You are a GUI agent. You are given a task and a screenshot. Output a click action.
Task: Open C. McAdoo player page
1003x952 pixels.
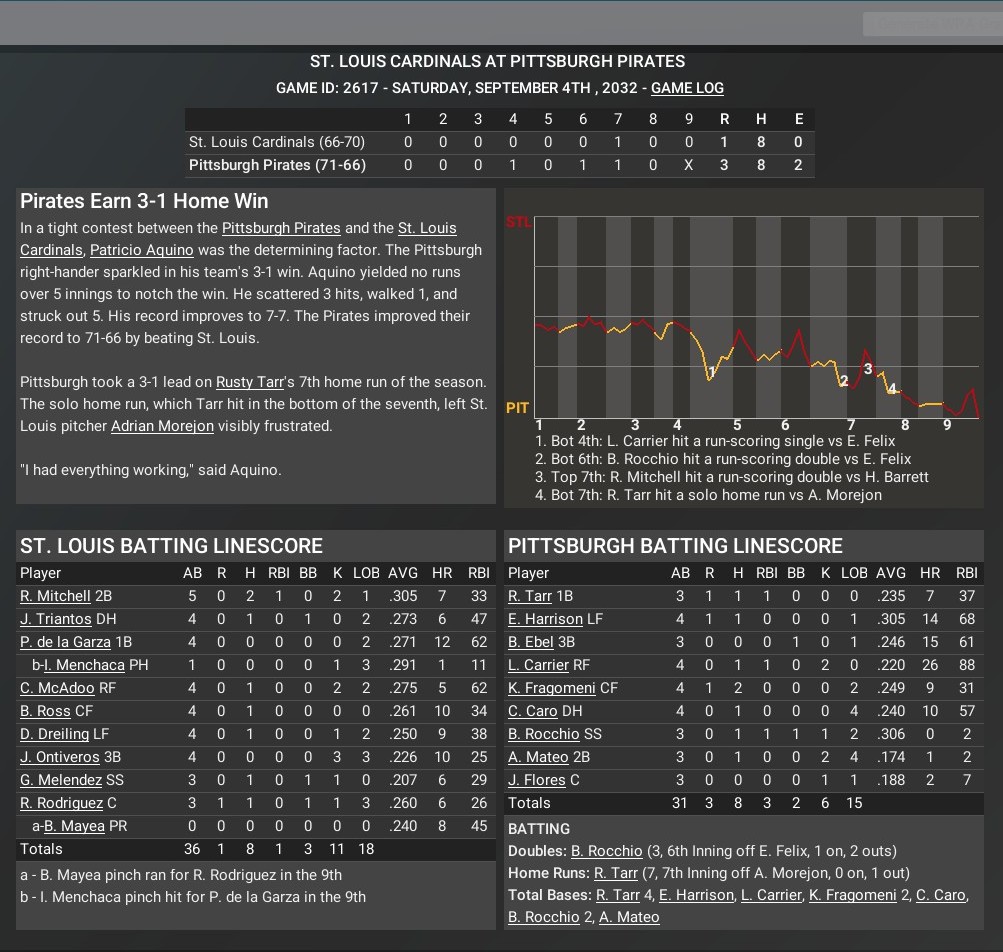tap(57, 688)
